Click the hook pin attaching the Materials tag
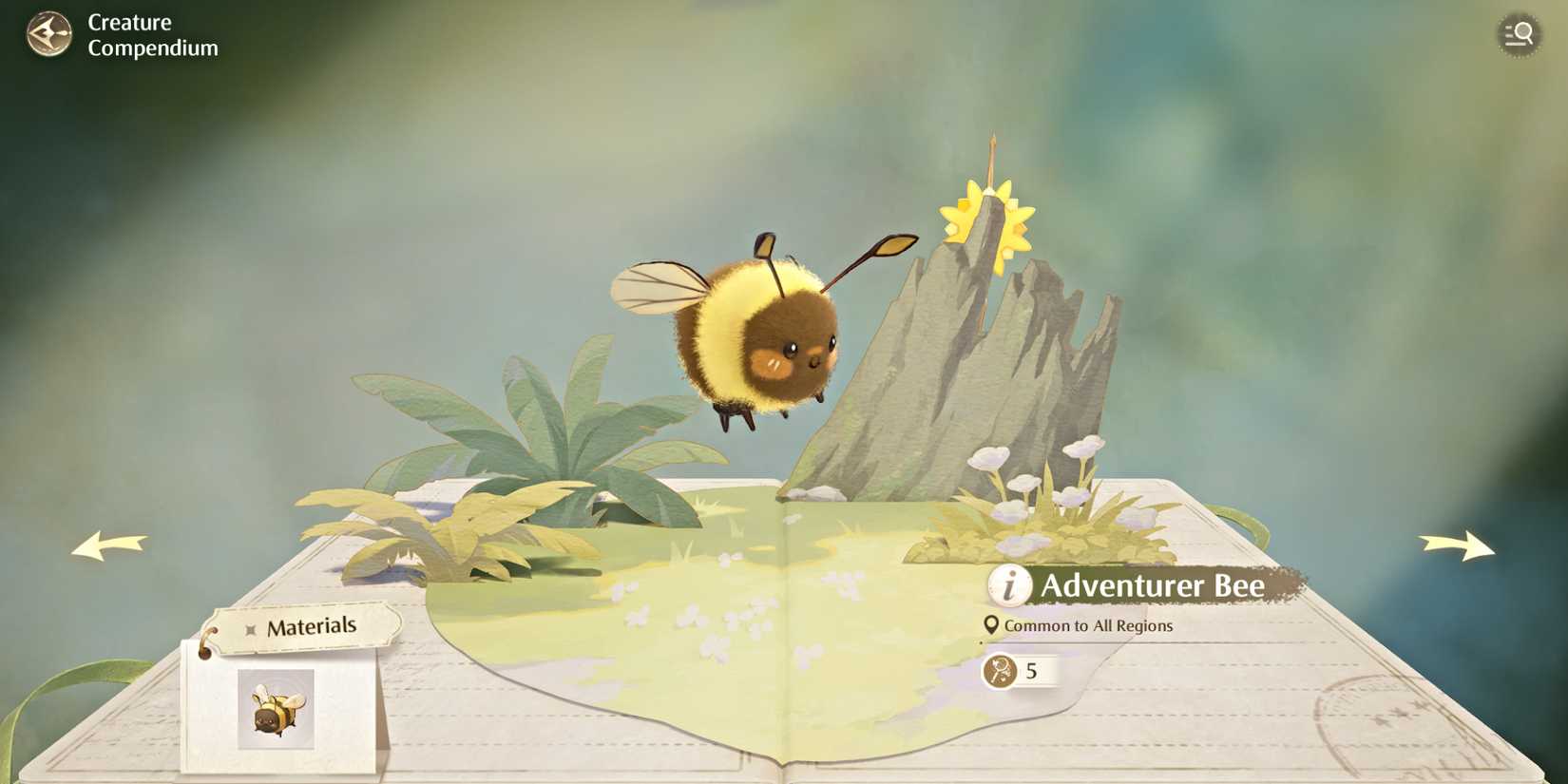1568x784 pixels. (x=208, y=641)
